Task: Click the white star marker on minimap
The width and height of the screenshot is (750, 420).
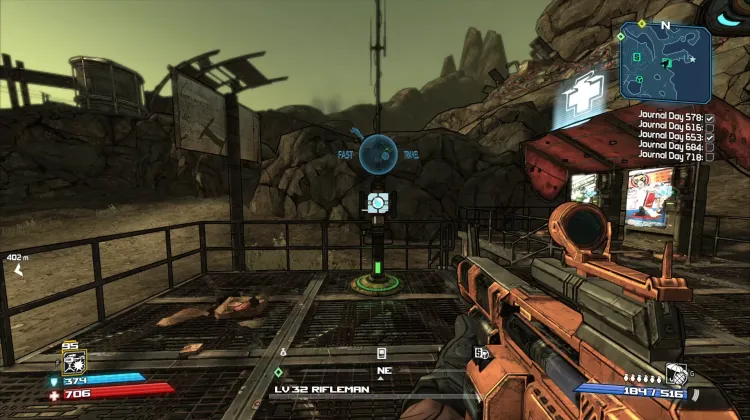Action: 692,60
